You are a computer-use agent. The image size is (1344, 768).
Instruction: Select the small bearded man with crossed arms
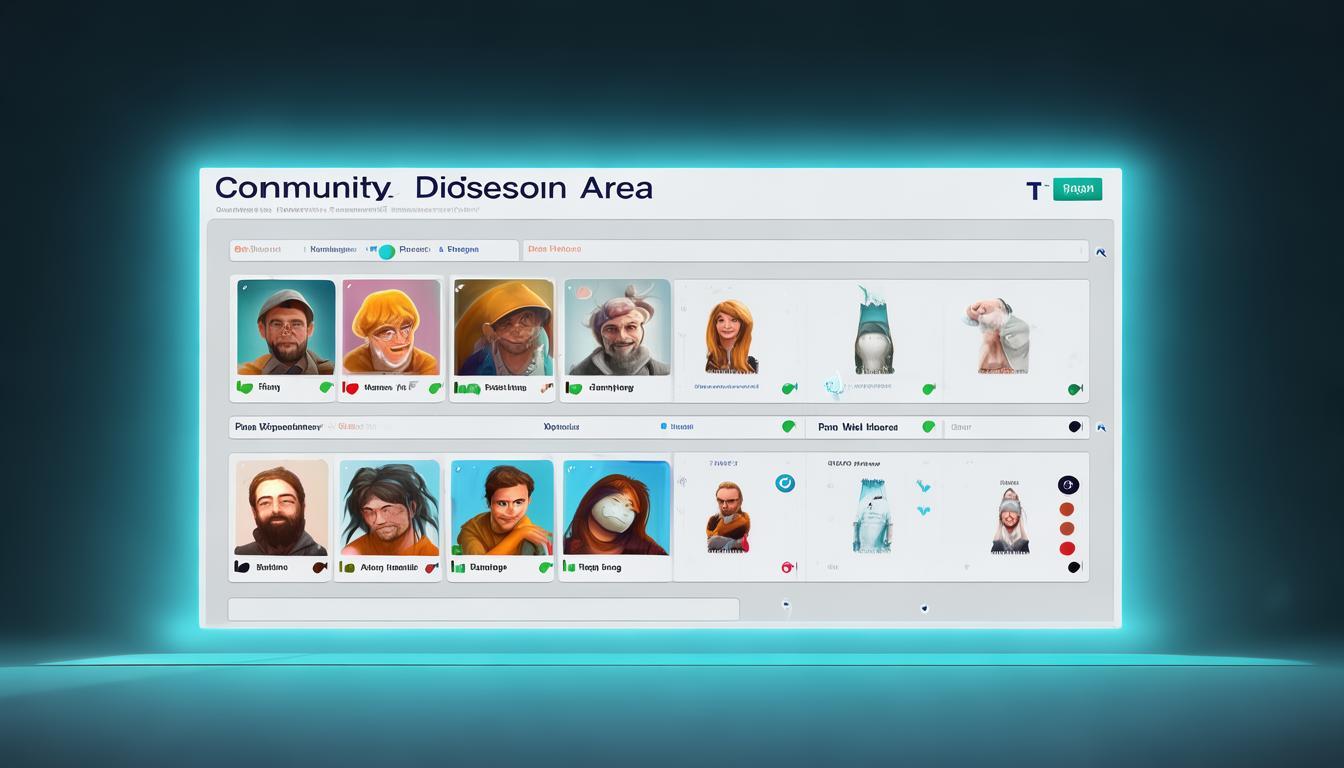(x=727, y=516)
